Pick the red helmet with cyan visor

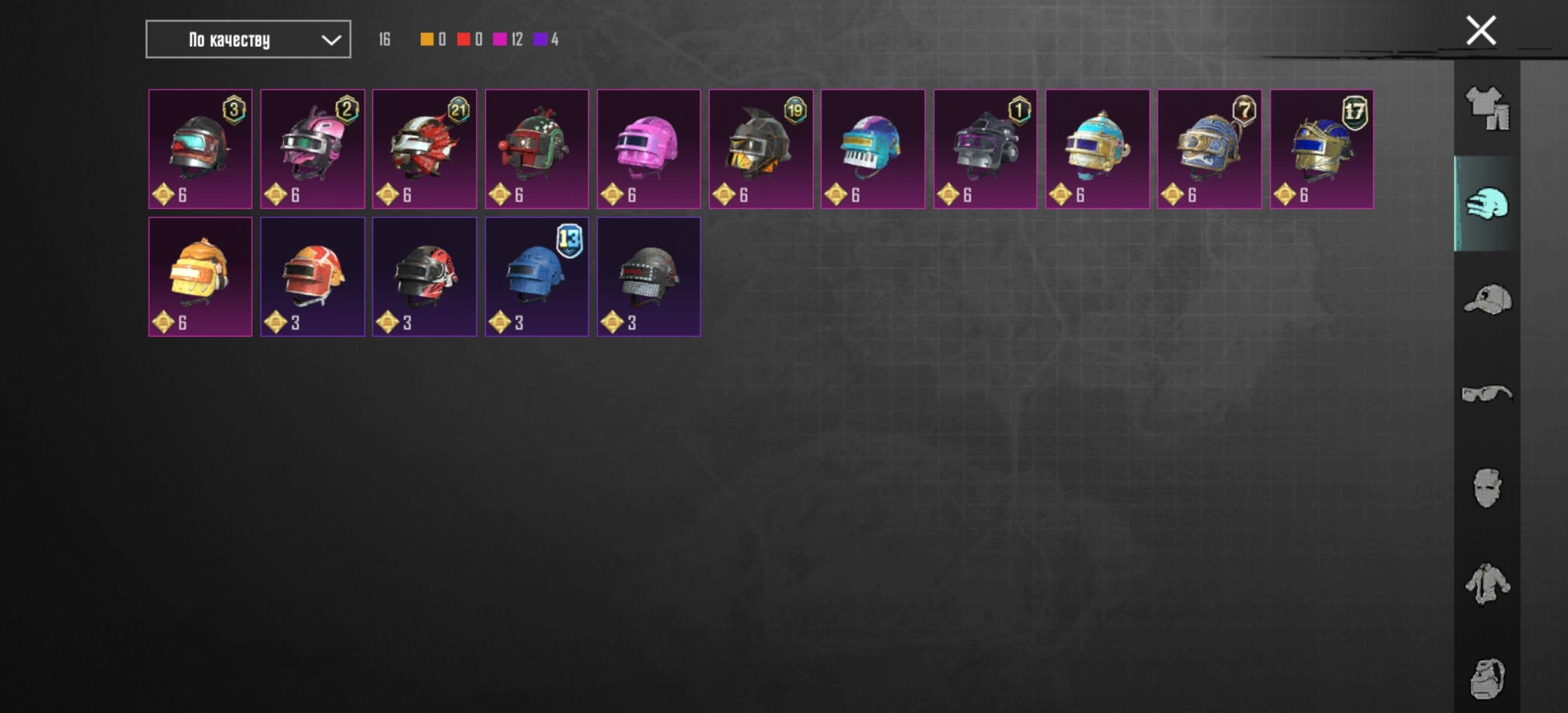(x=200, y=149)
